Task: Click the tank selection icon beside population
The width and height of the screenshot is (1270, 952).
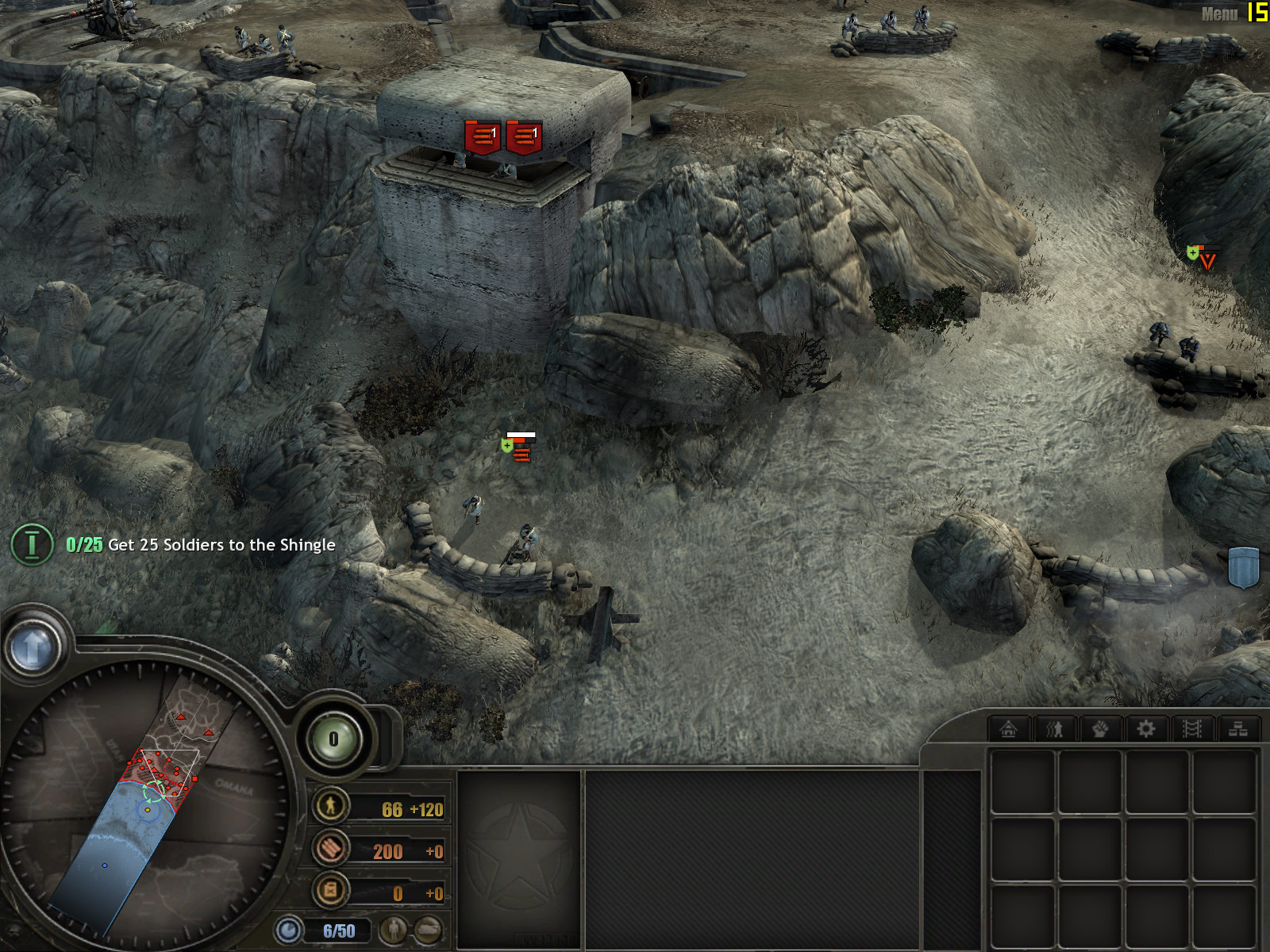Action: (427, 930)
